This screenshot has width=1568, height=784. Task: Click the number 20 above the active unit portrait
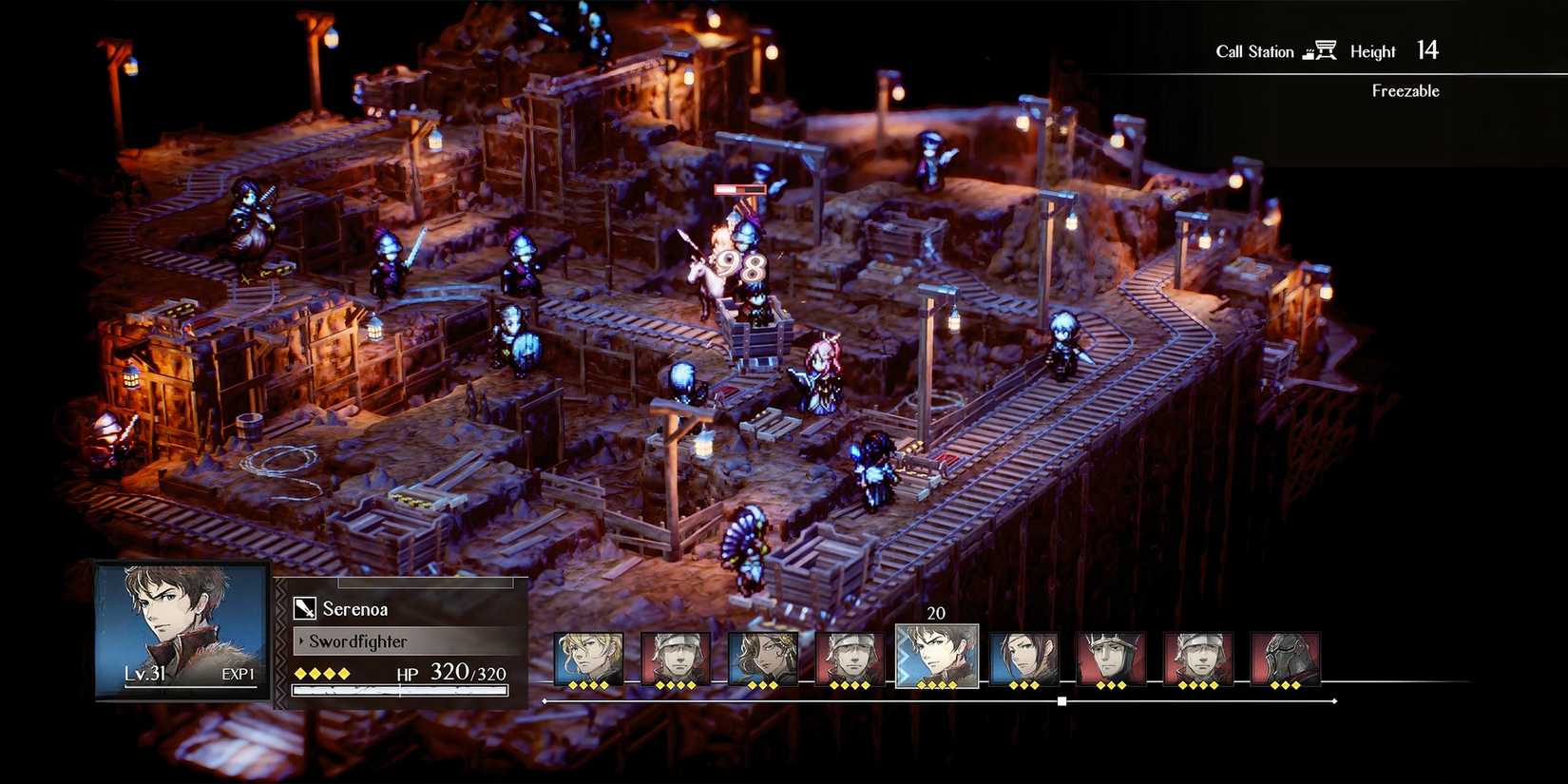click(936, 613)
